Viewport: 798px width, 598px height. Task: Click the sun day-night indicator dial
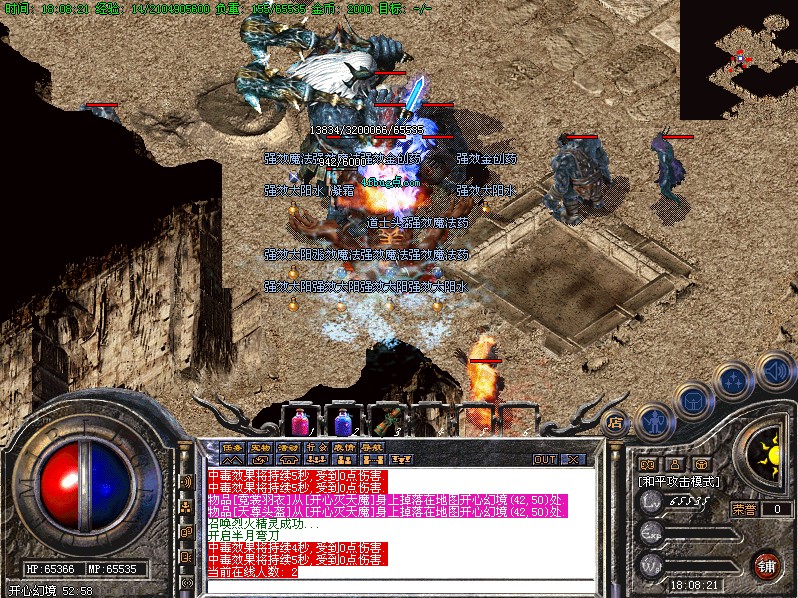(x=768, y=456)
